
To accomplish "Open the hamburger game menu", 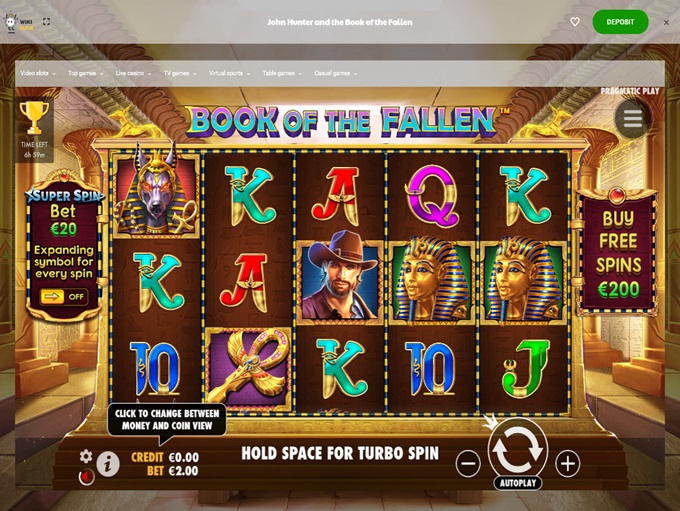I will click(x=632, y=118).
